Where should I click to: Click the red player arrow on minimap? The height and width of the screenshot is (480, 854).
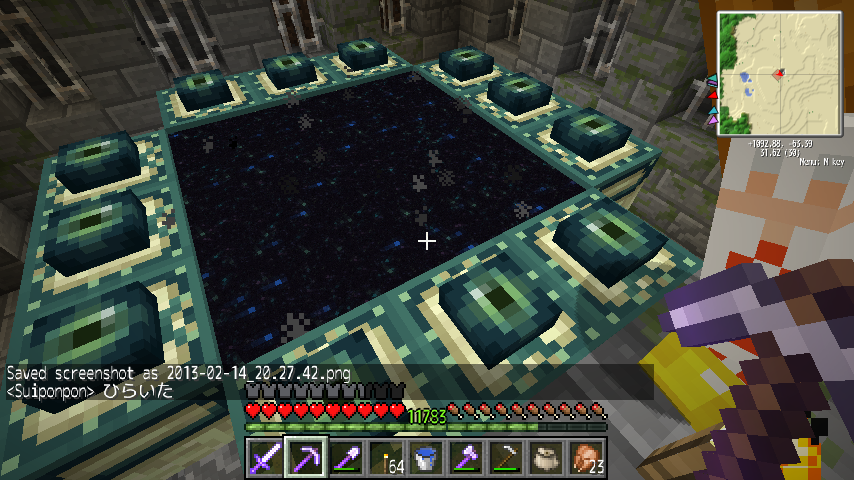coord(778,72)
